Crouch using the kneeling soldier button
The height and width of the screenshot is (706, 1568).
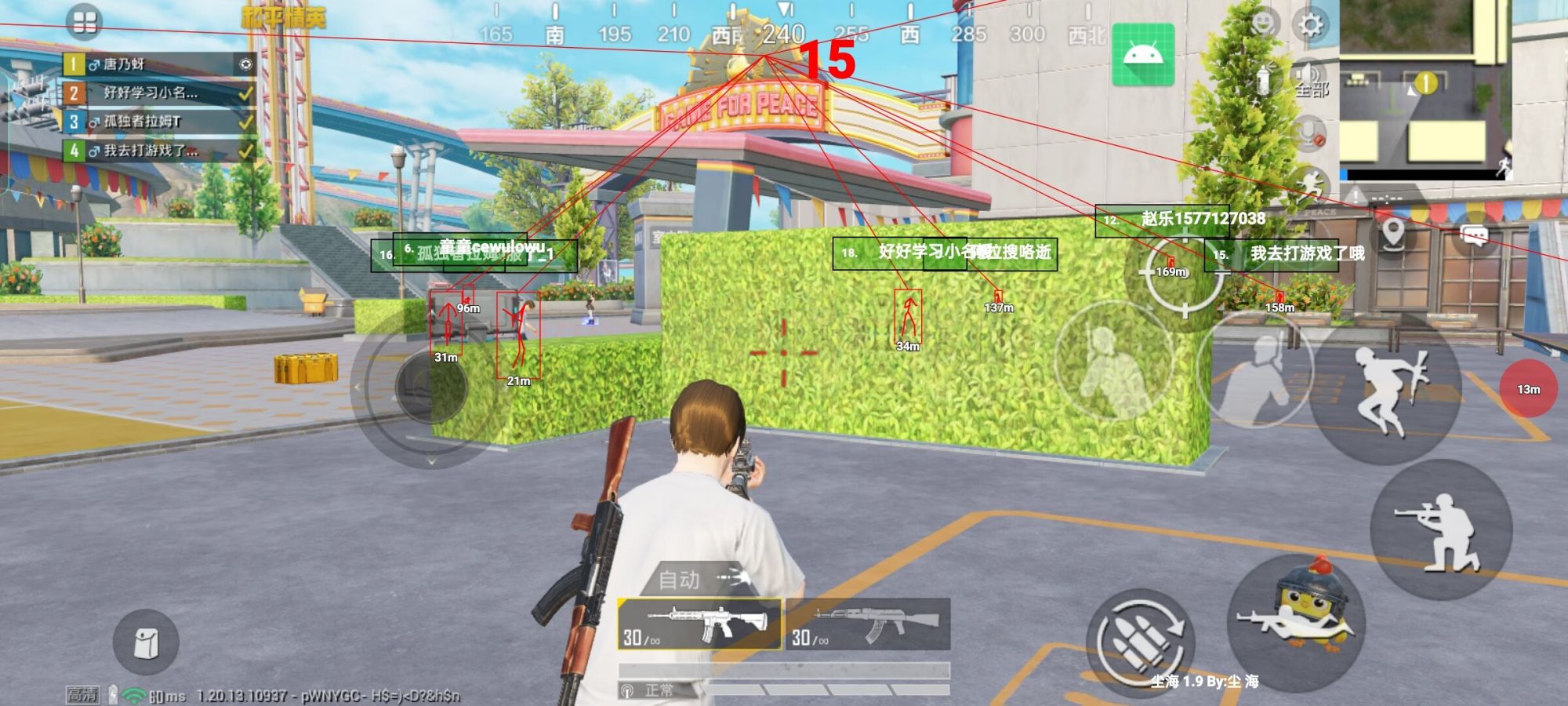(x=1440, y=530)
